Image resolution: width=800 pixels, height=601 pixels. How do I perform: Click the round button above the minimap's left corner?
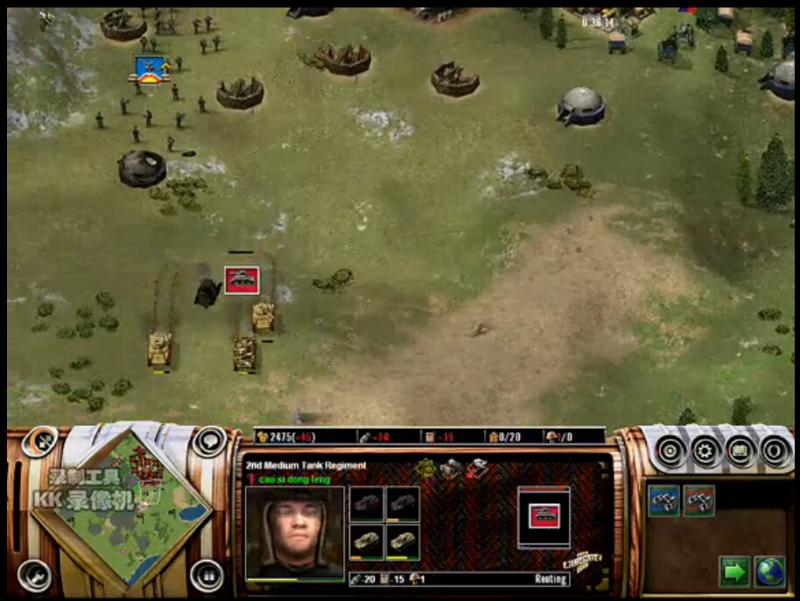(x=40, y=441)
